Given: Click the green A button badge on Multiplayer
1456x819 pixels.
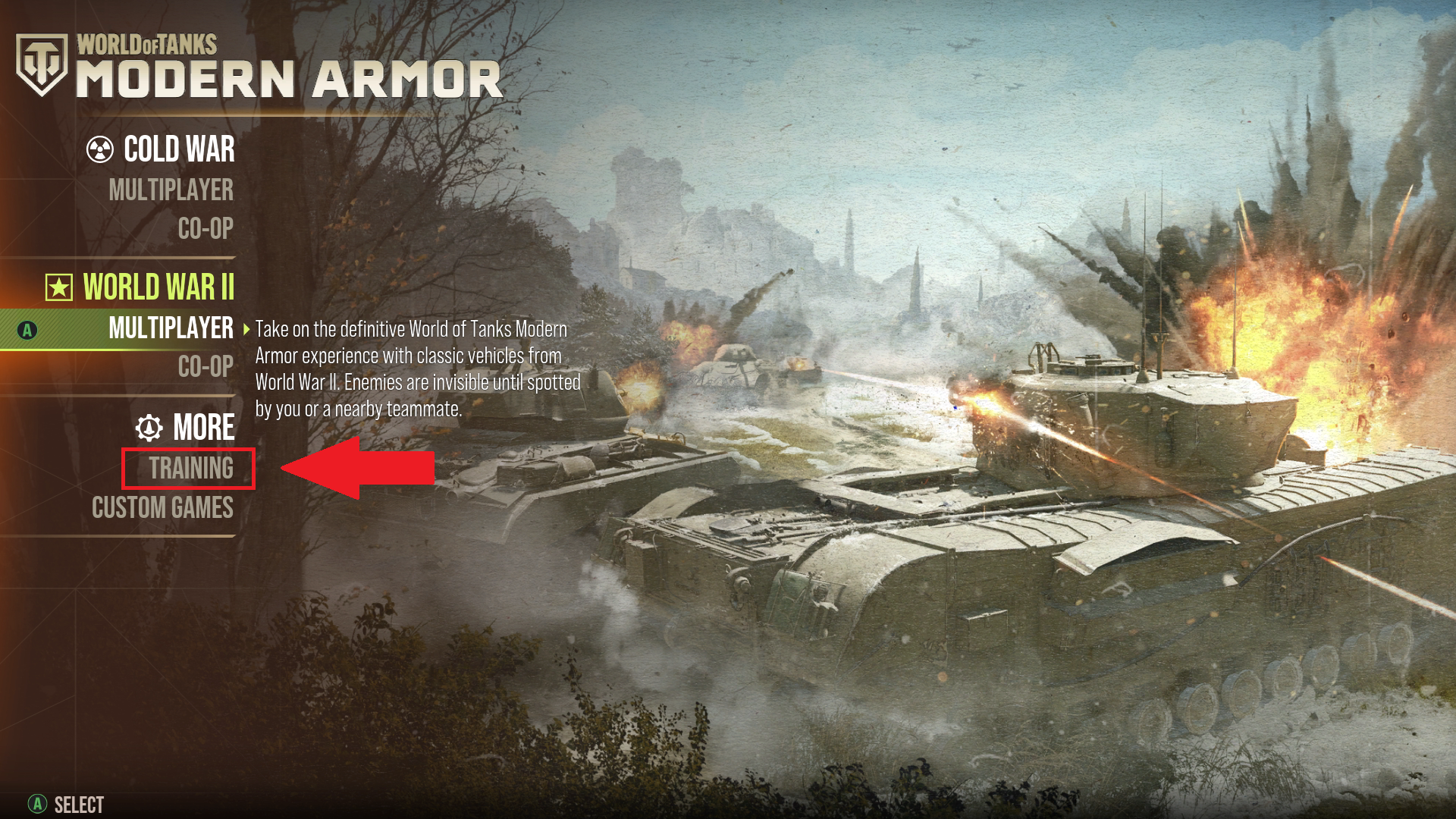Looking at the screenshot, I should tap(27, 330).
